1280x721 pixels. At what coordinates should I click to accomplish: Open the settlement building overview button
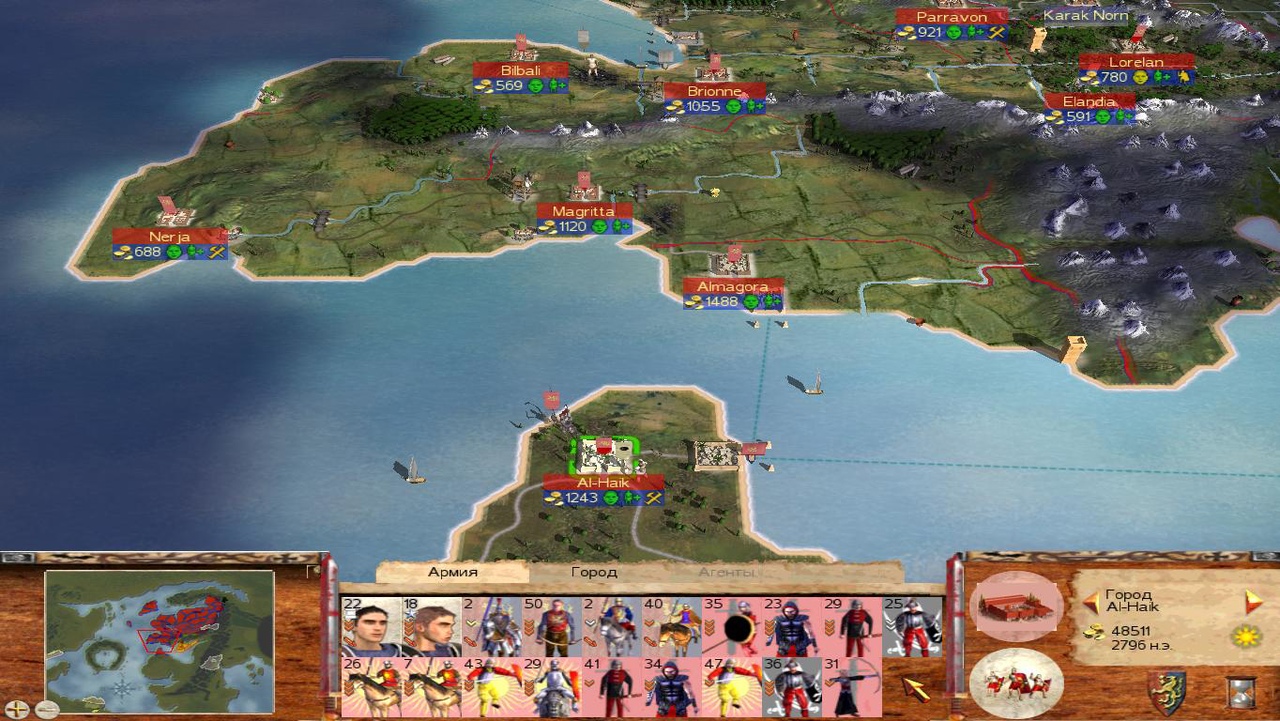pos(1016,606)
